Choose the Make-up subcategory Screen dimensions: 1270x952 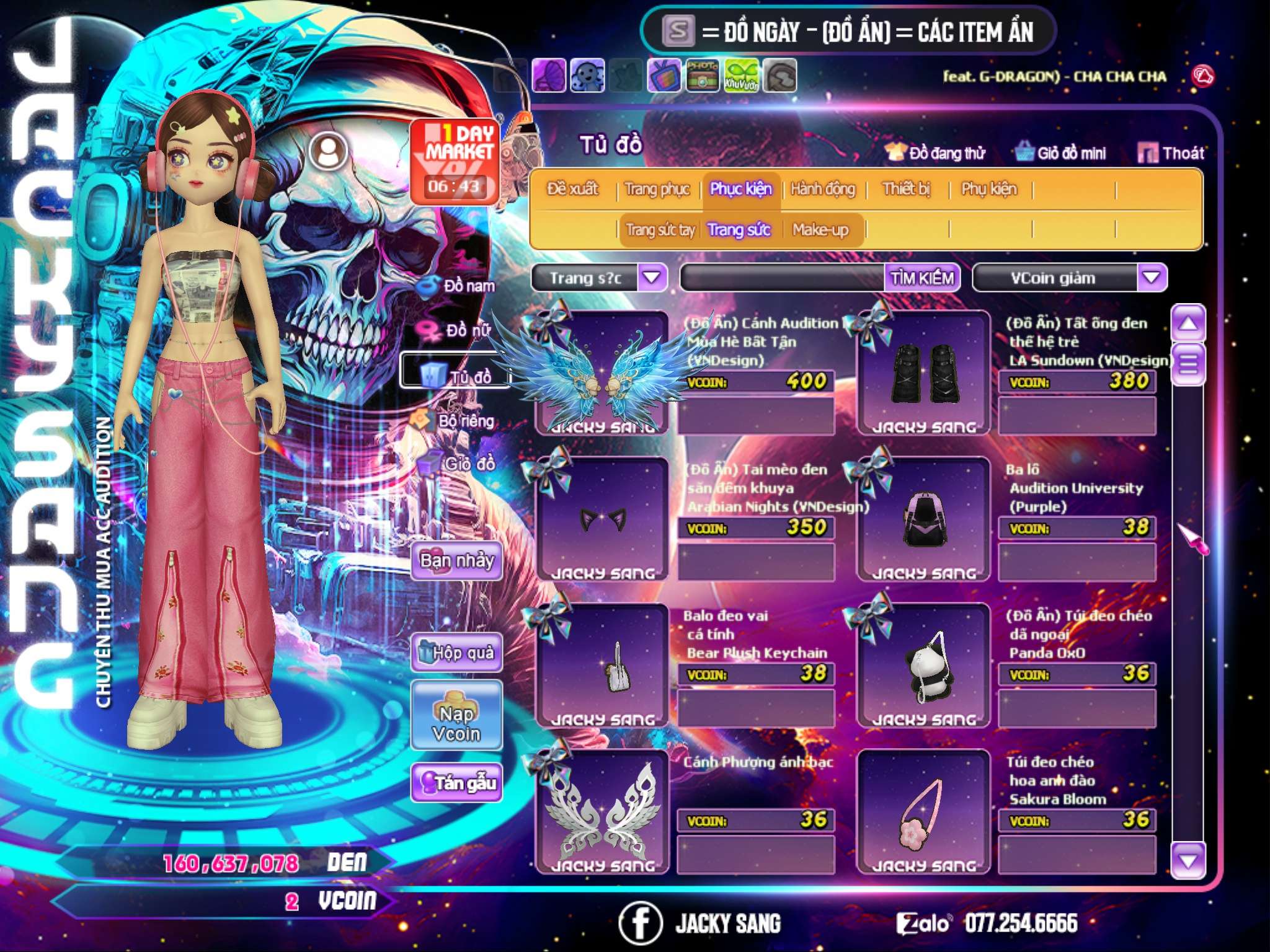tap(820, 230)
